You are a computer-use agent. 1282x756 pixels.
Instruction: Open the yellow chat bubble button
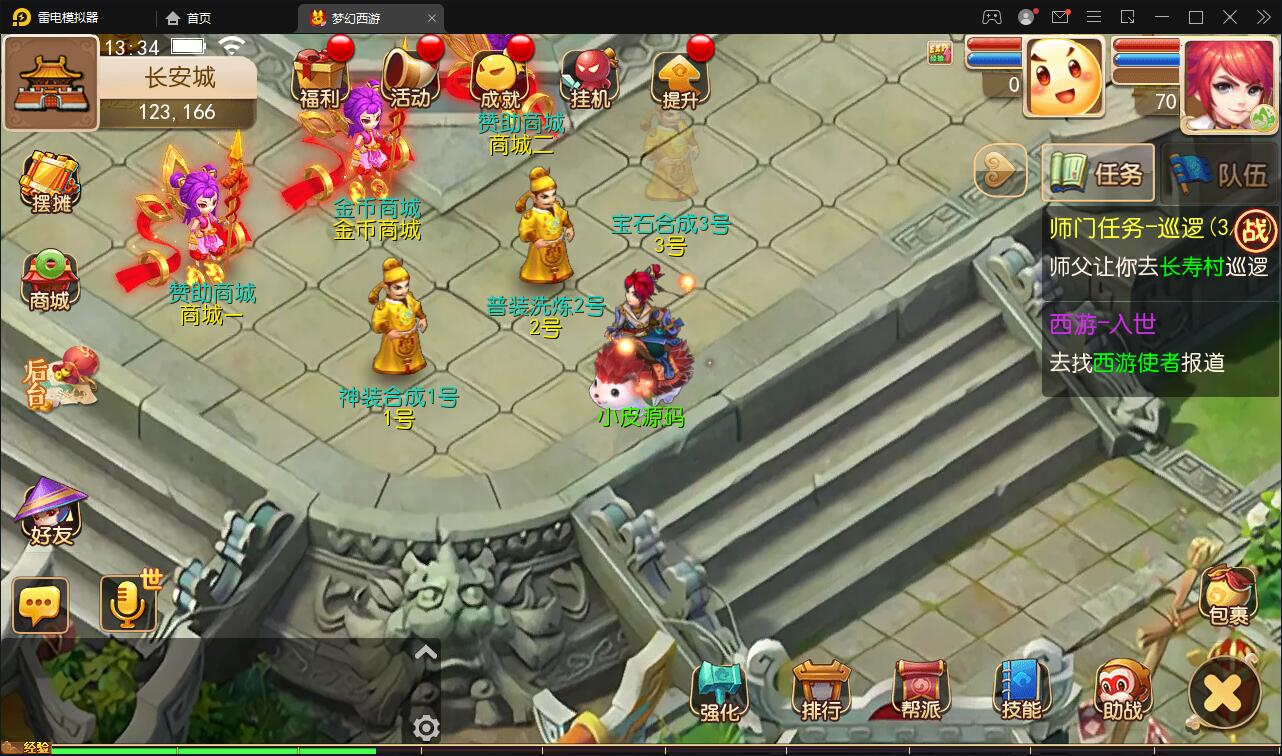point(41,605)
